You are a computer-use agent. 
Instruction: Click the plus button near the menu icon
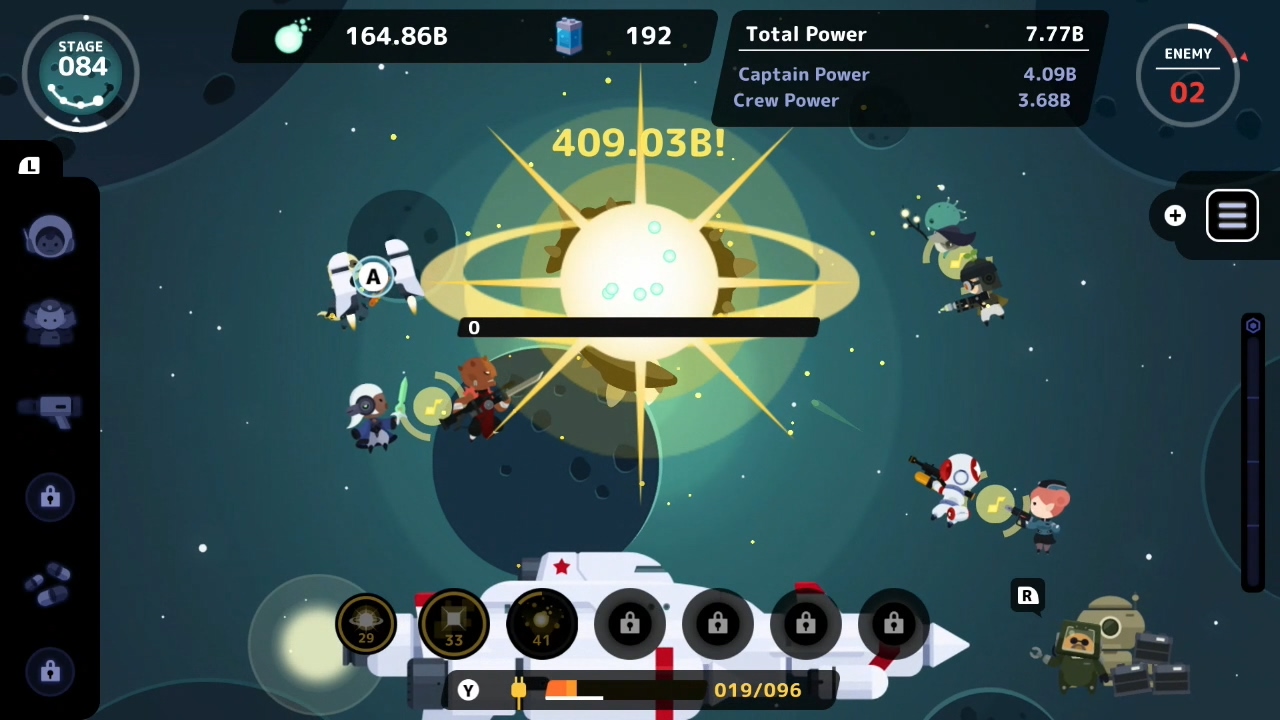point(1175,215)
